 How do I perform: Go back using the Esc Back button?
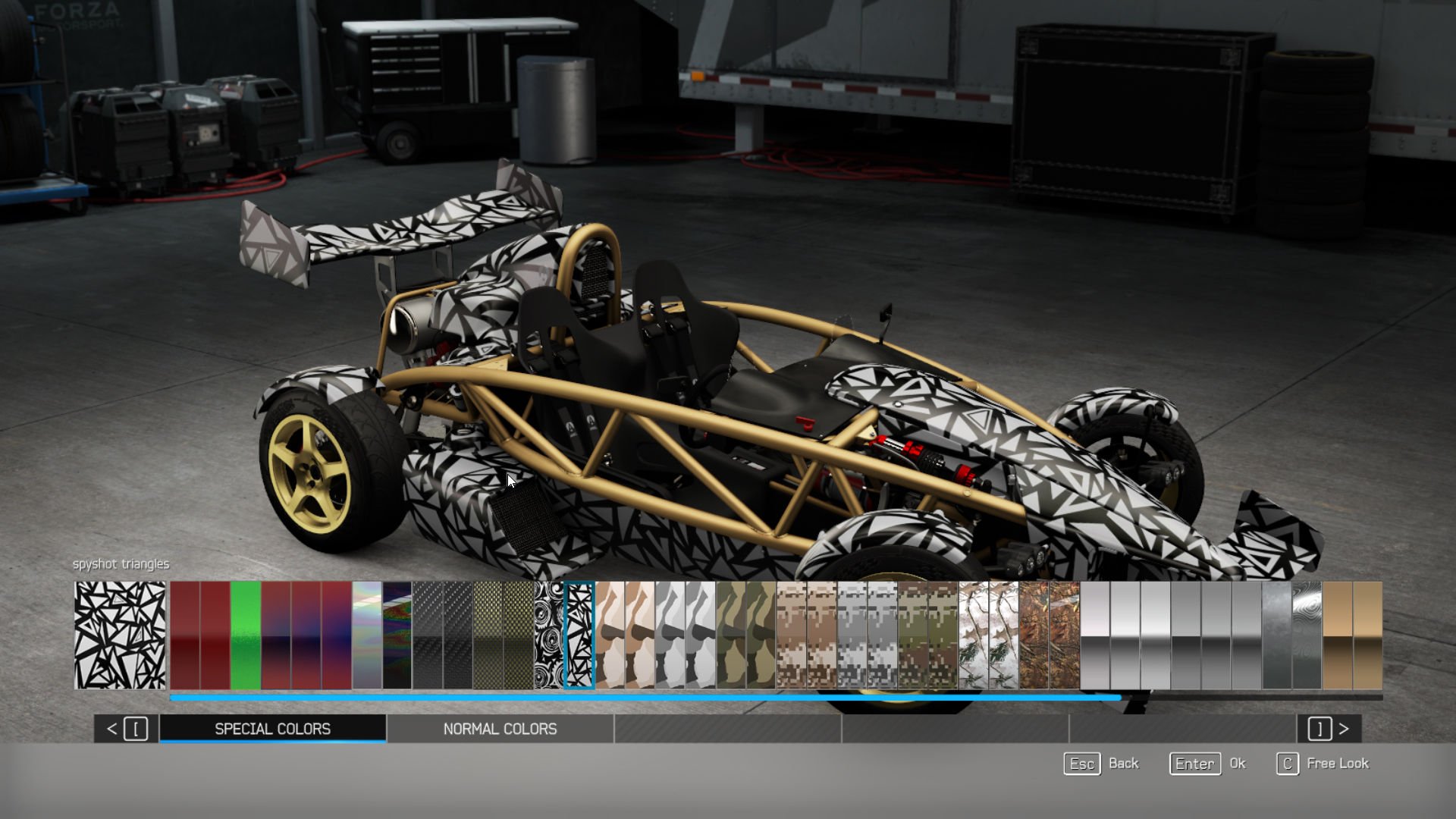point(1081,764)
